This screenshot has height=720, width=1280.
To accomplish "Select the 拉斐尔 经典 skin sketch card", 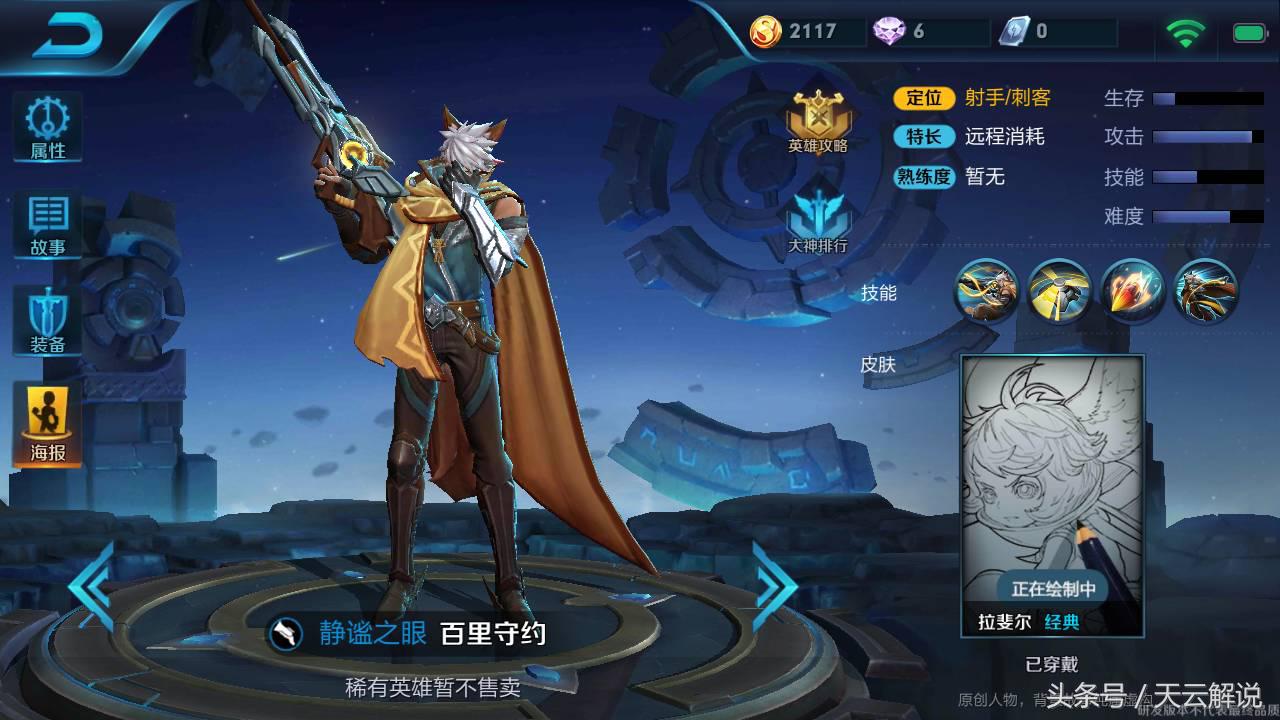I will click(x=1052, y=496).
